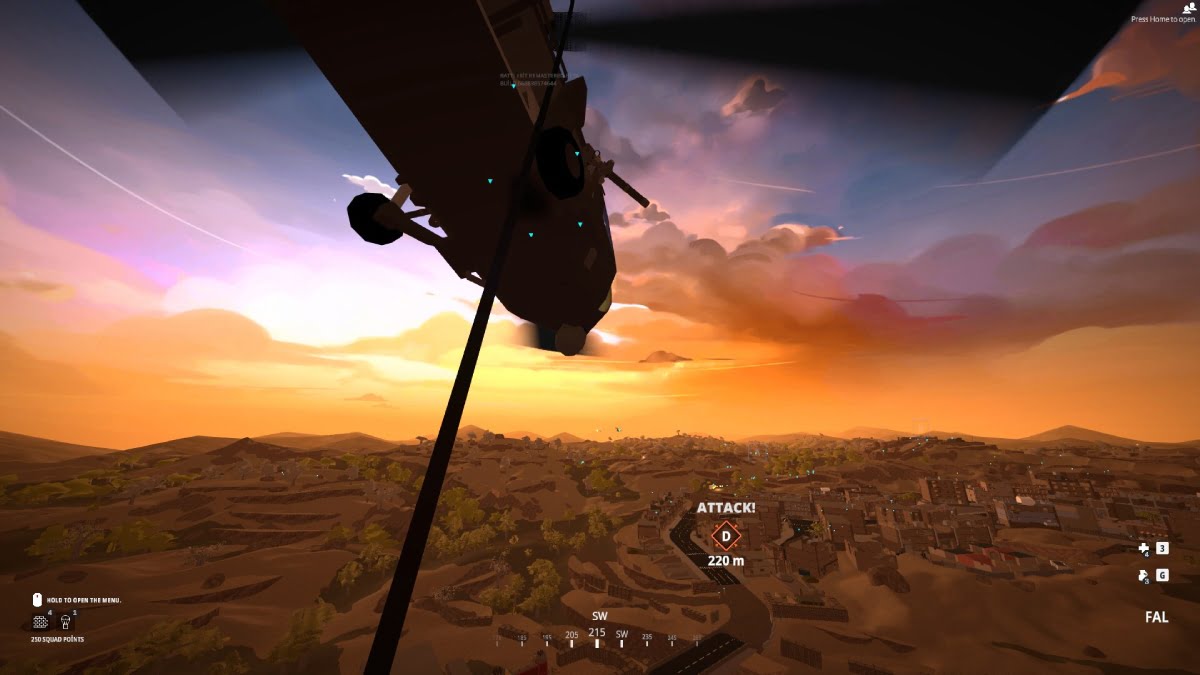Click the FAL weapon label

[x=1156, y=617]
